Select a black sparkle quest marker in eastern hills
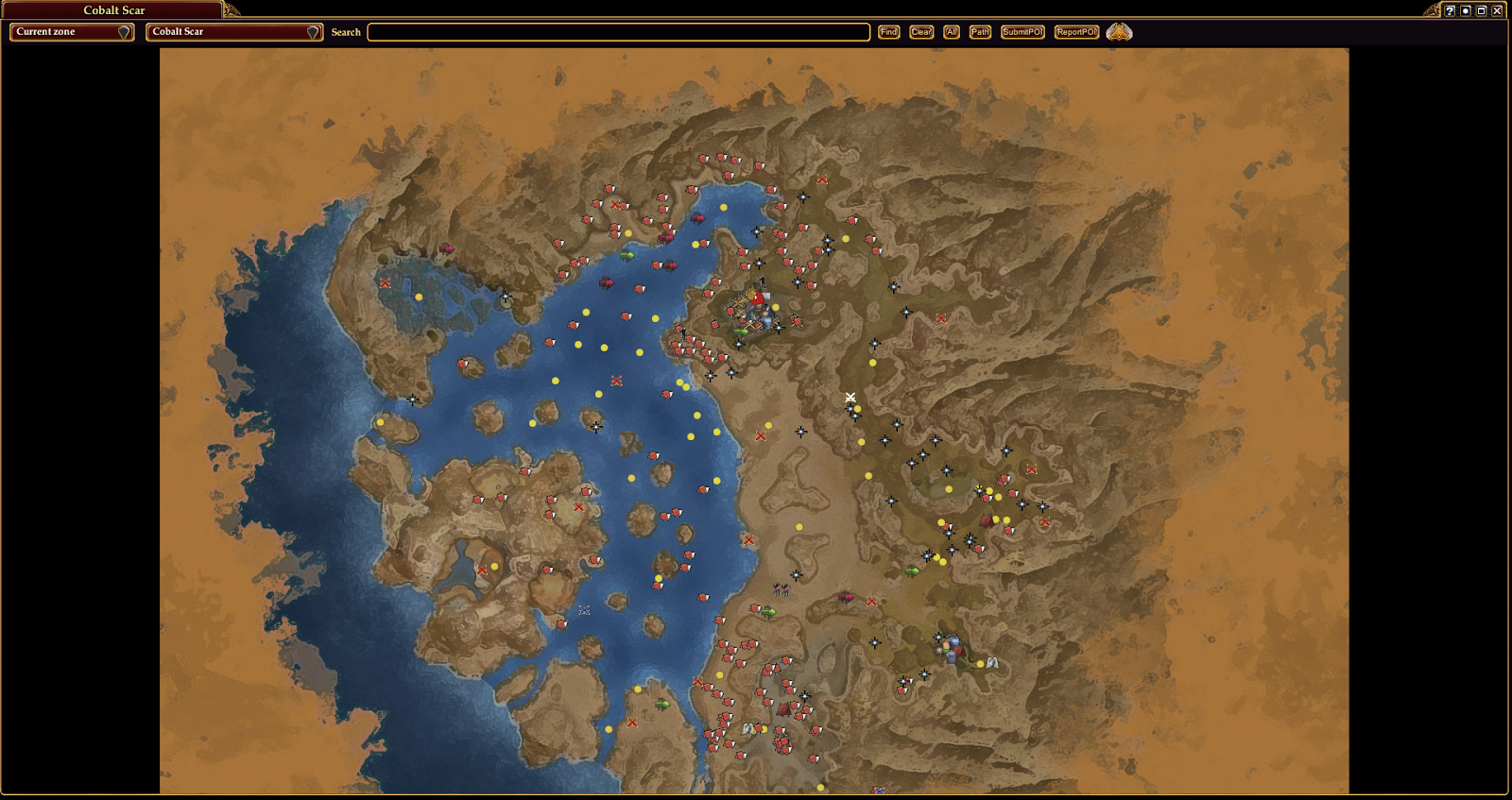Viewport: 1512px width, 800px height. click(x=936, y=438)
